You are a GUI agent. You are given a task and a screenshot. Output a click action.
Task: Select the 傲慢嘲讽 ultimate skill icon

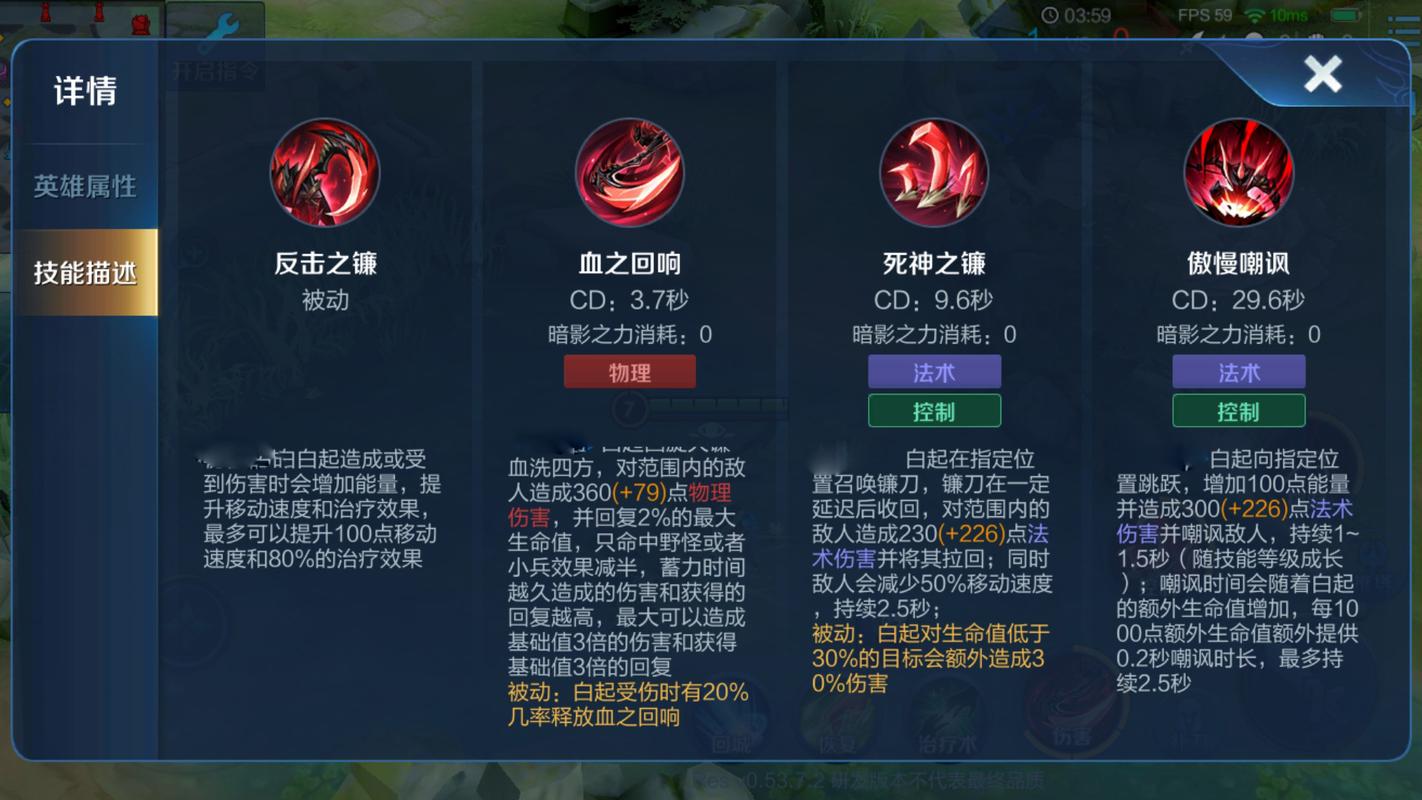1238,172
